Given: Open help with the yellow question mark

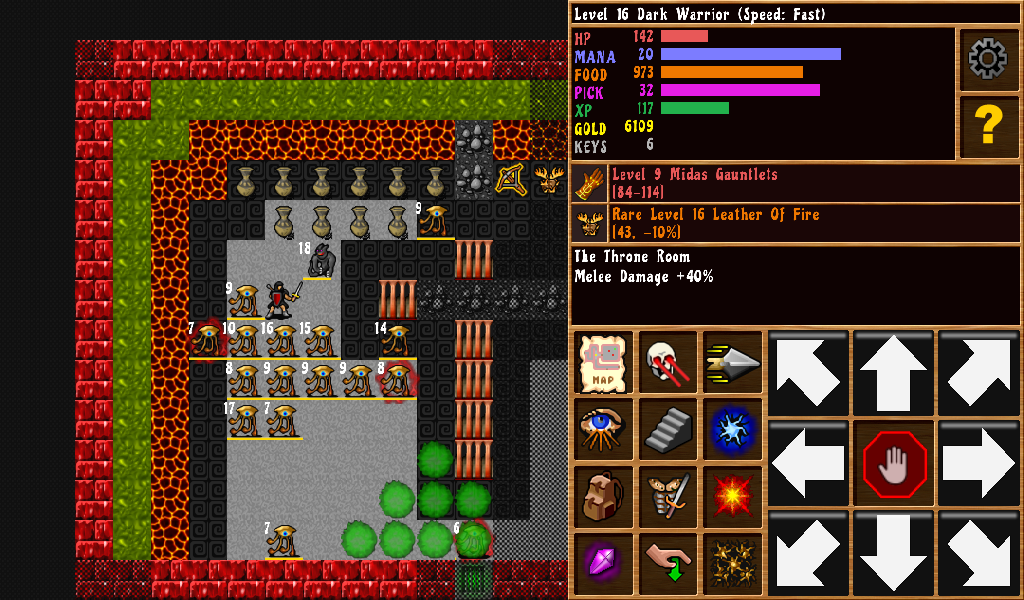Looking at the screenshot, I should pyautogui.click(x=988, y=127).
